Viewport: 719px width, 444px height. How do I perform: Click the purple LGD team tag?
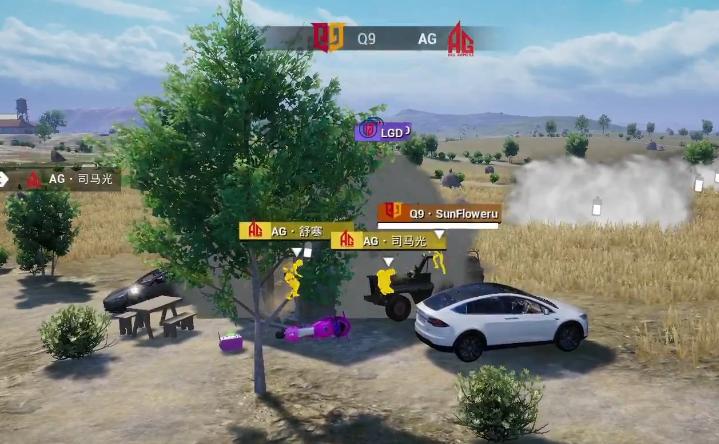click(x=383, y=131)
